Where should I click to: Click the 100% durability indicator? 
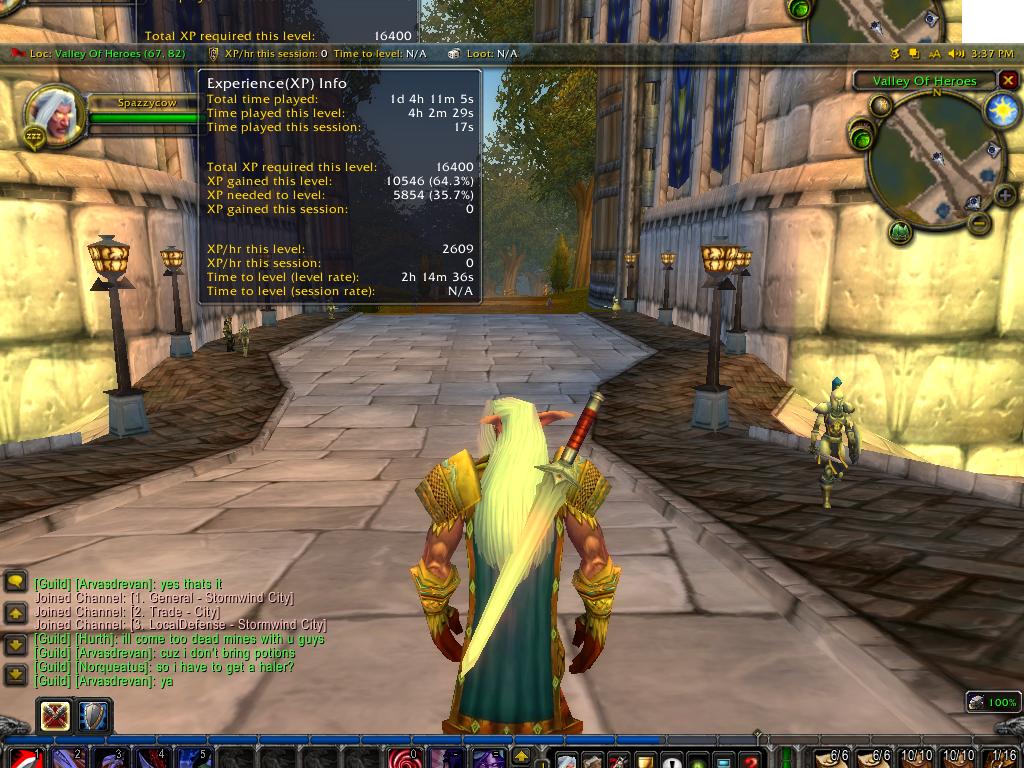[992, 702]
